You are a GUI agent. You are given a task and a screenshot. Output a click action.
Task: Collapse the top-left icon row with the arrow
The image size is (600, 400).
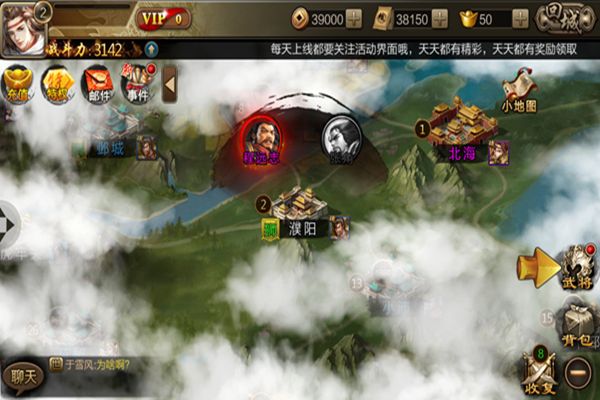tap(169, 84)
